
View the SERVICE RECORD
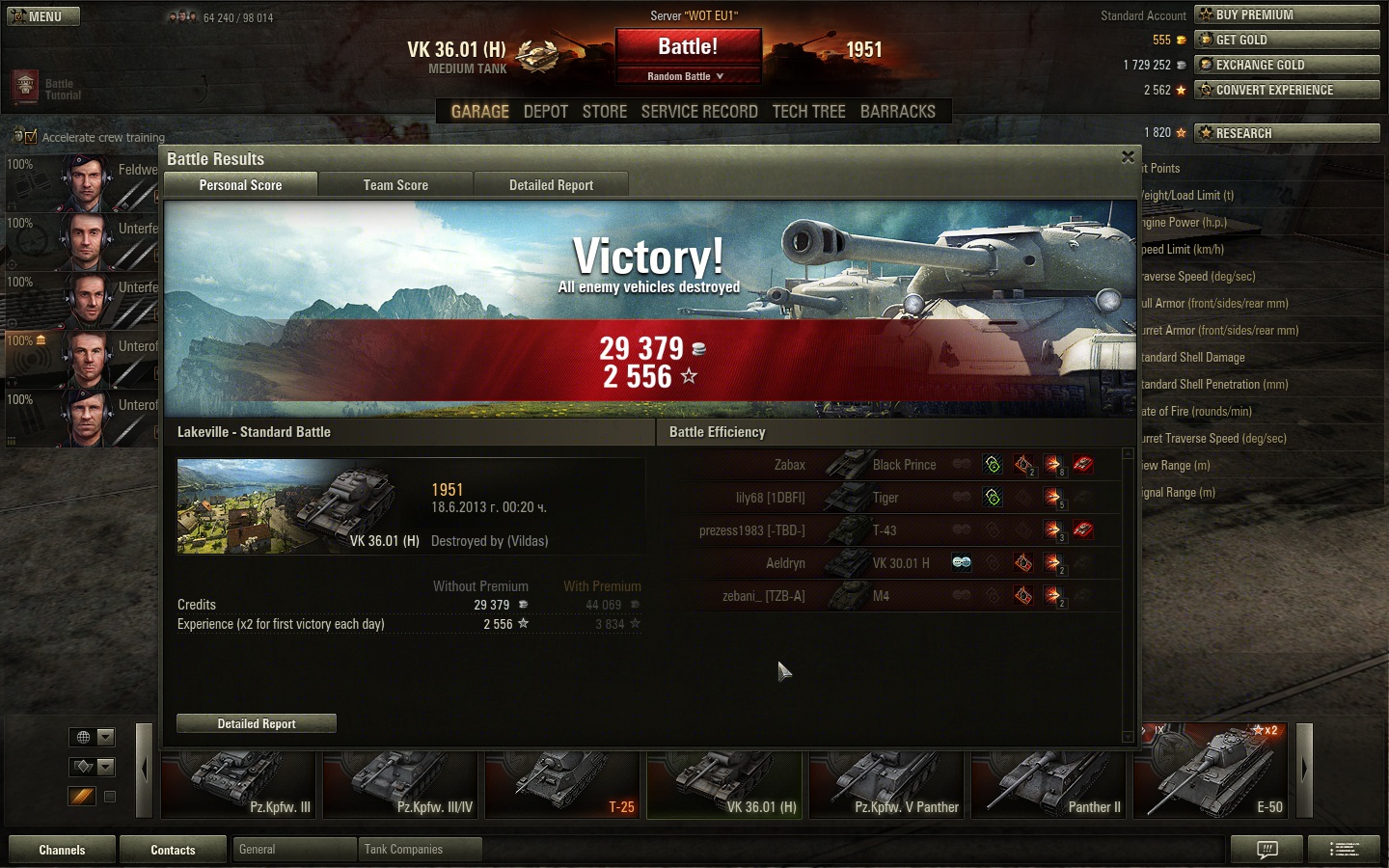(x=699, y=112)
